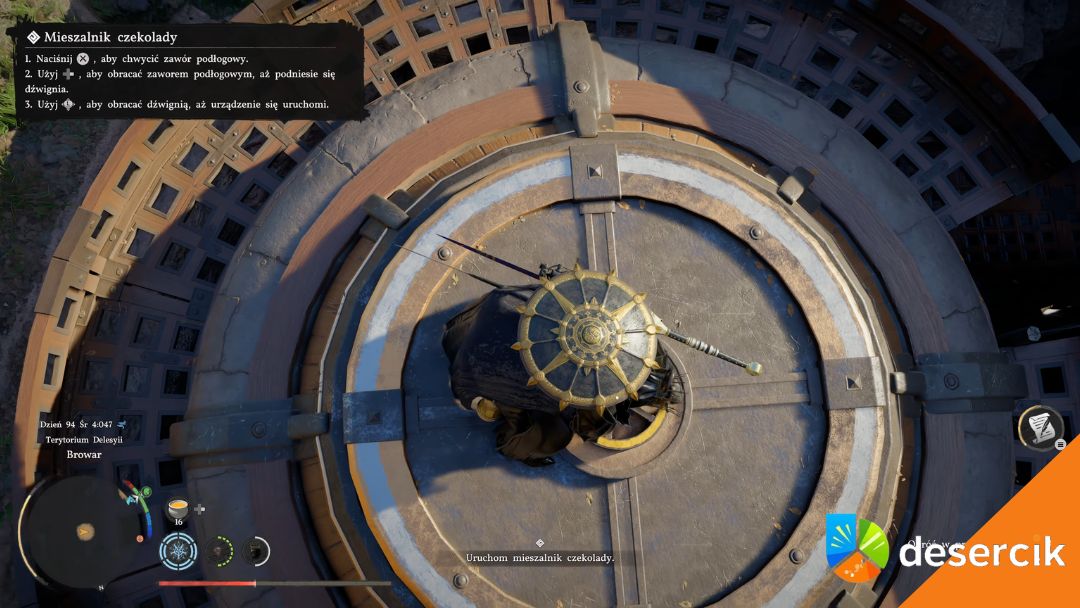Click the Mieszalnik czekolady guide panel title
The height and width of the screenshot is (608, 1080).
(110, 38)
